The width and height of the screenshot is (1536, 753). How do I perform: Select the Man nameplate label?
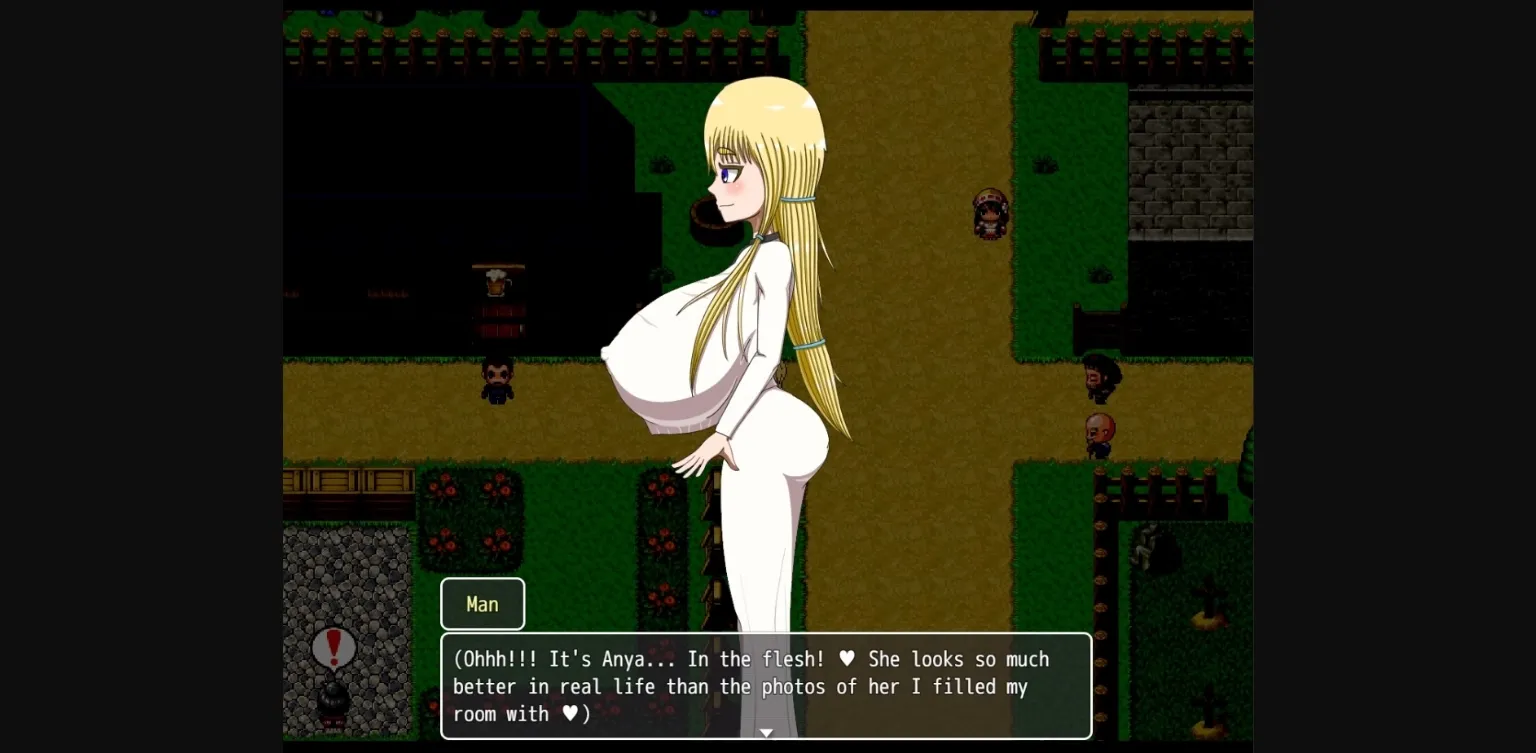tap(482, 604)
